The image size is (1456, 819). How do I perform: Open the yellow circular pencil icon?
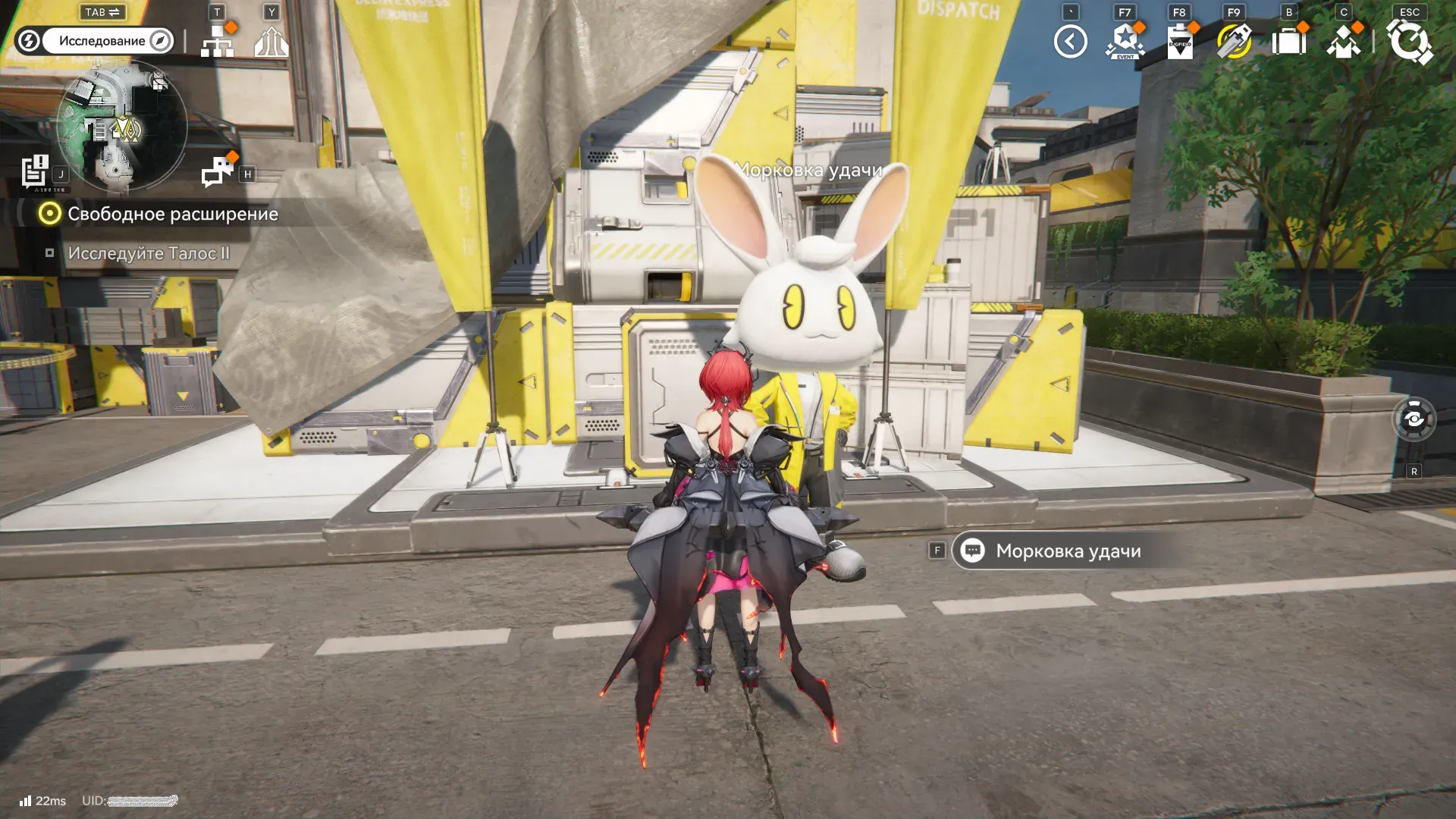pos(1234,42)
